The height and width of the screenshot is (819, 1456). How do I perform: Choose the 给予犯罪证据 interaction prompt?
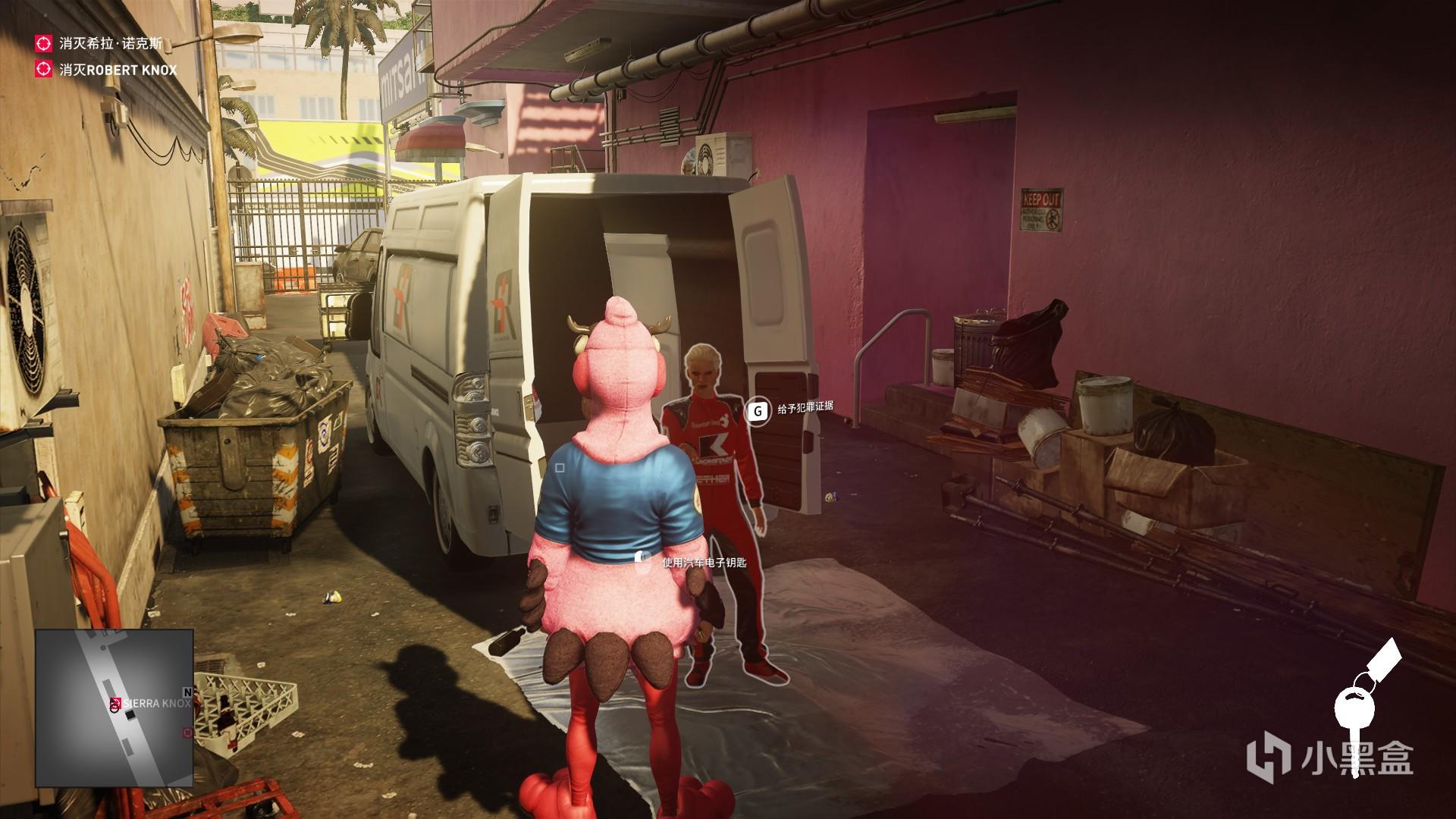(x=805, y=408)
